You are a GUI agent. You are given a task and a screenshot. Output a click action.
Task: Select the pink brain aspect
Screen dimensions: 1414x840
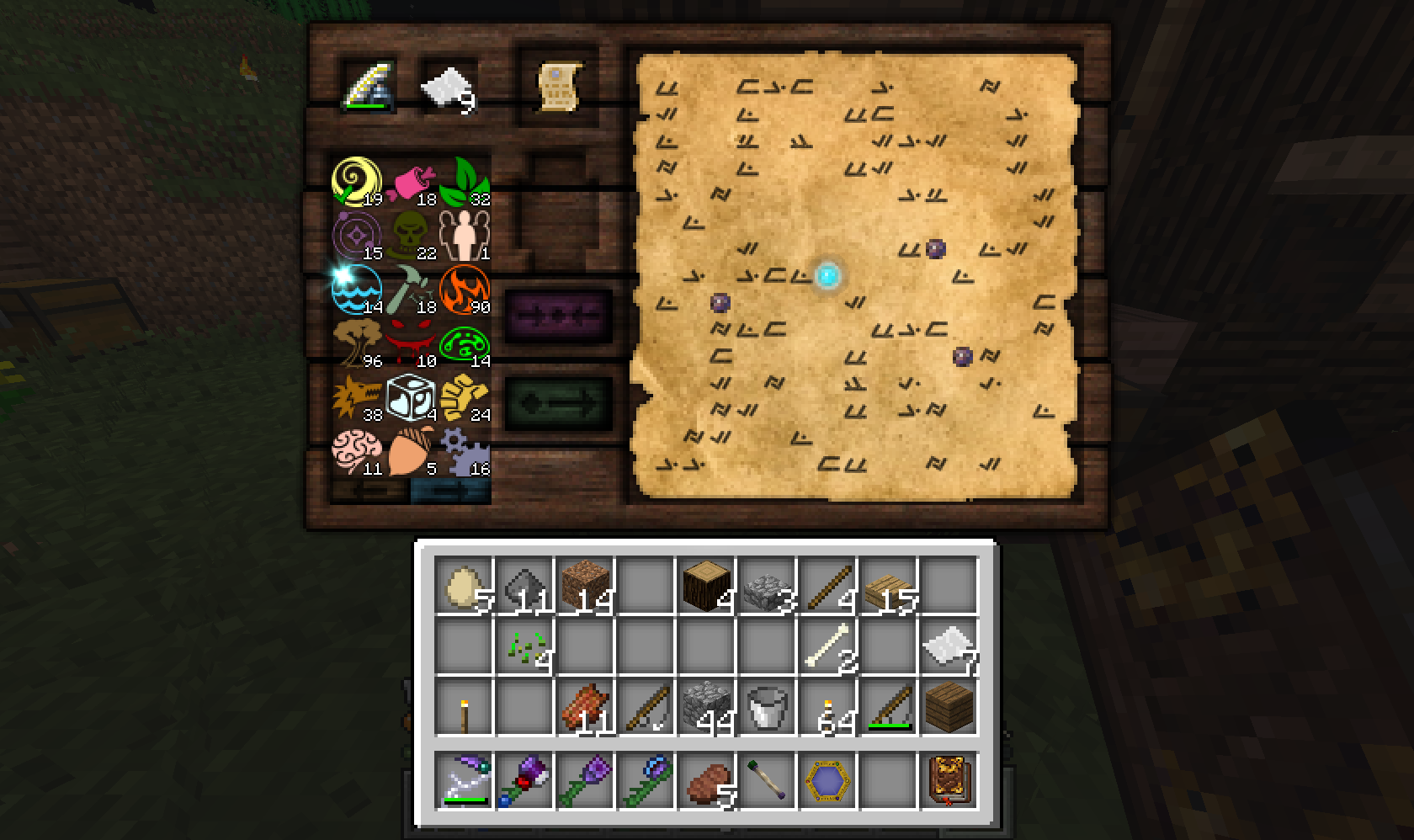[356, 451]
